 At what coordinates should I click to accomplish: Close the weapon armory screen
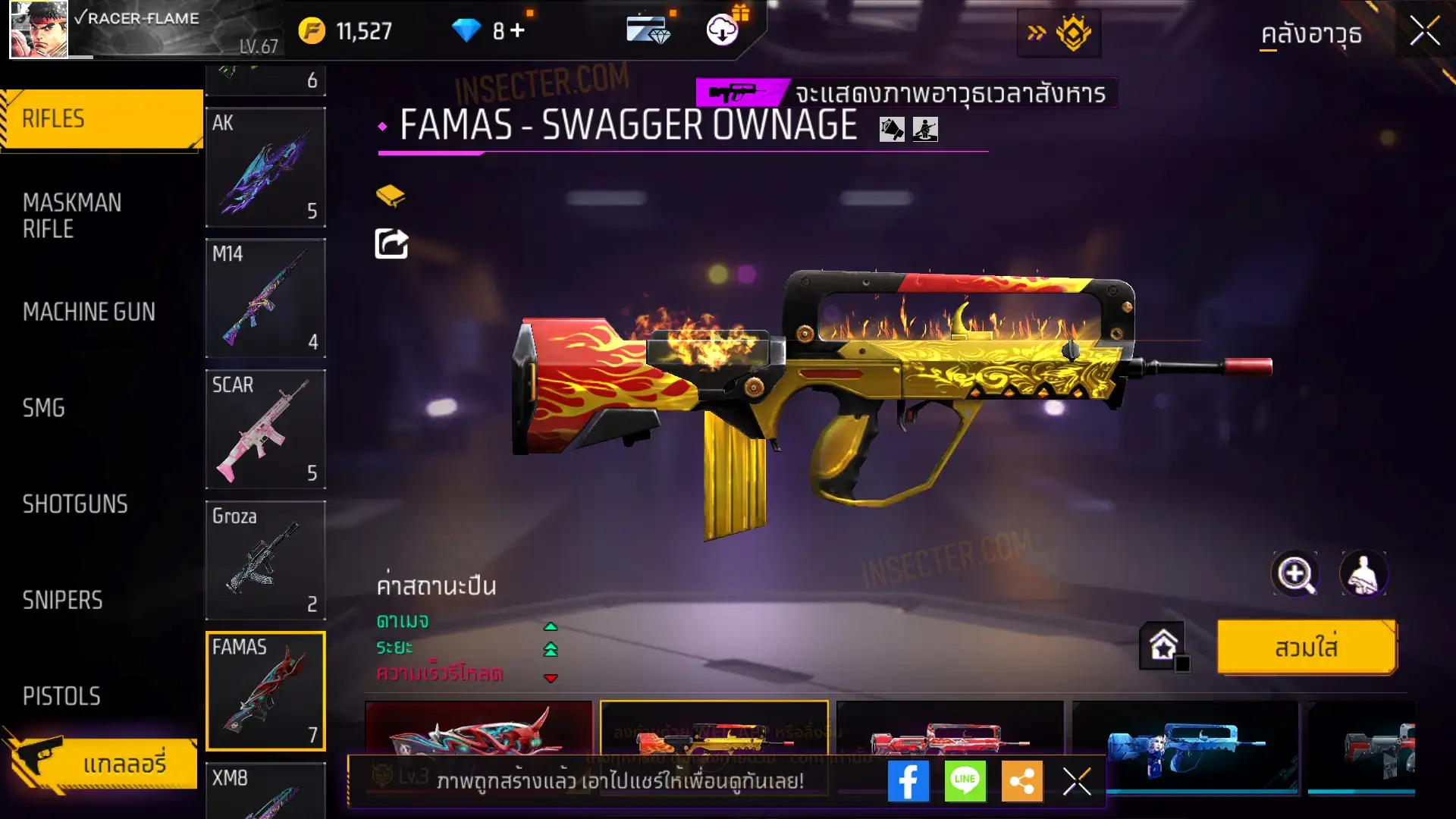pos(1424,32)
